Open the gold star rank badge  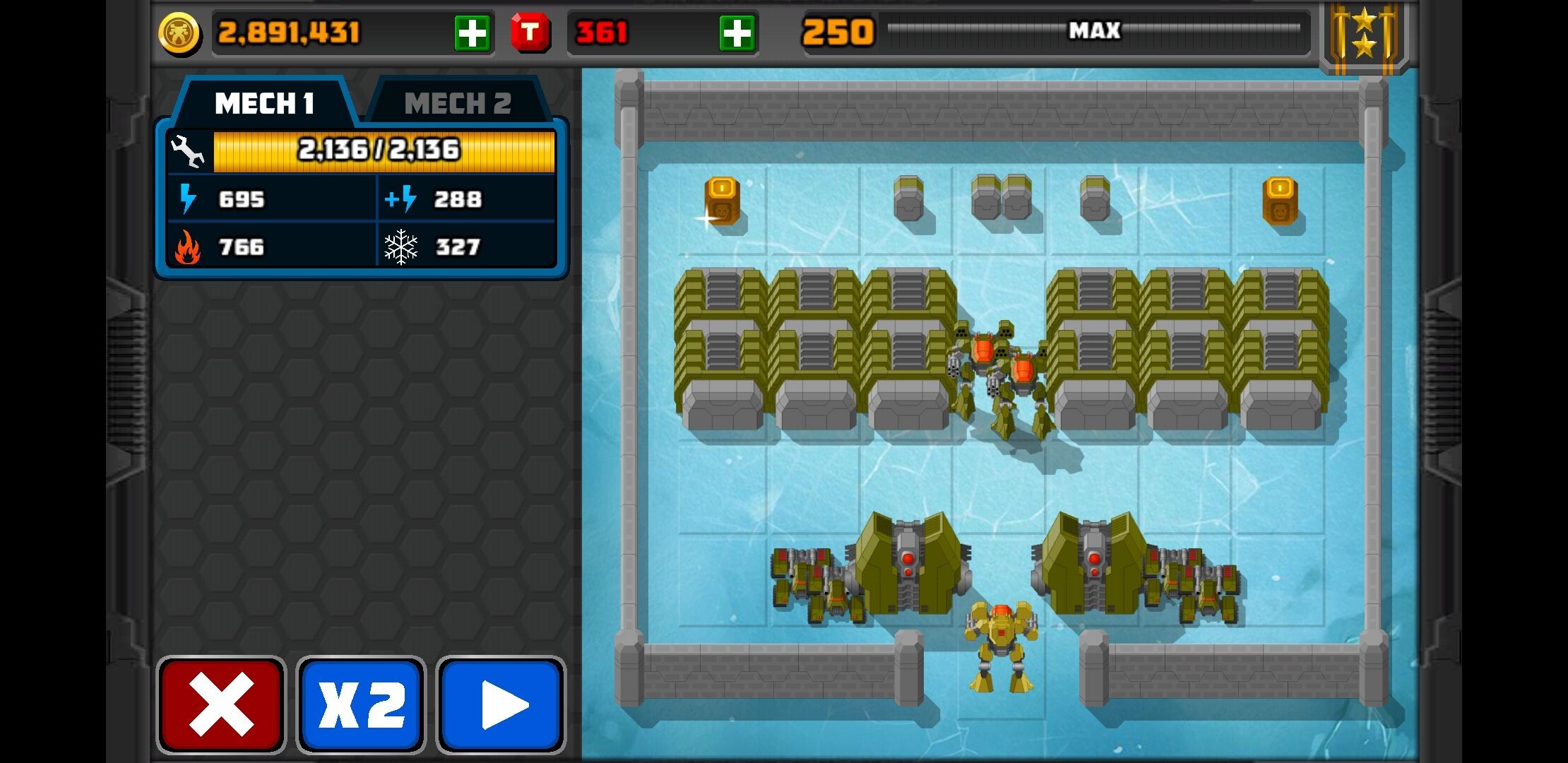[x=1364, y=35]
